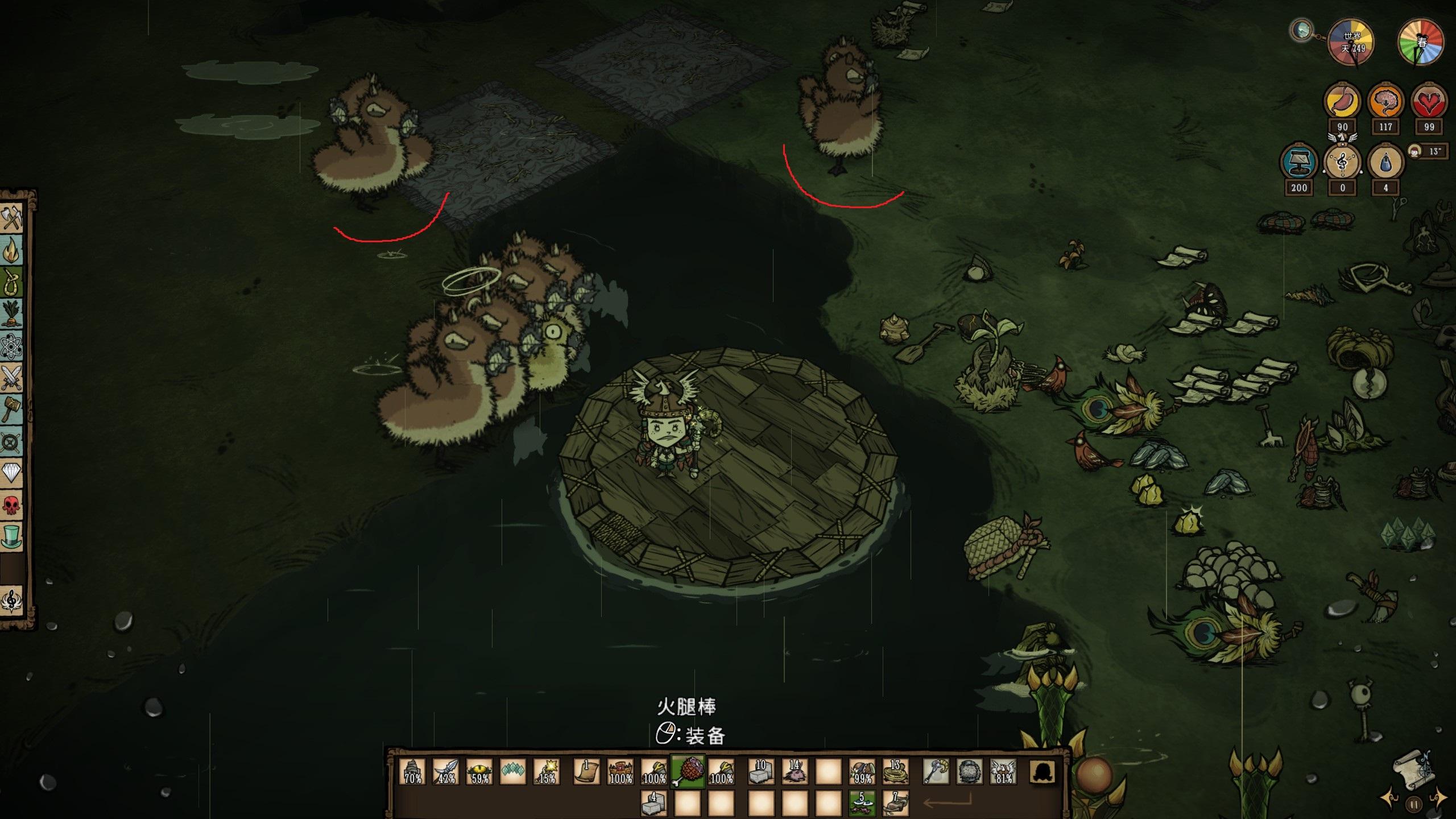Switch to the Science atom tab
Image resolution: width=1456 pixels, height=819 pixels.
click(x=12, y=345)
